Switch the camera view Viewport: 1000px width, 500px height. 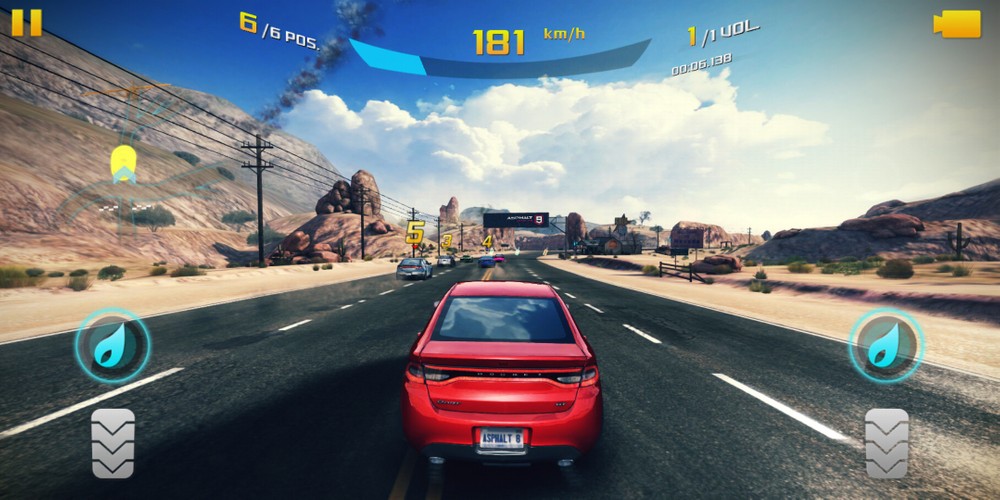point(956,24)
